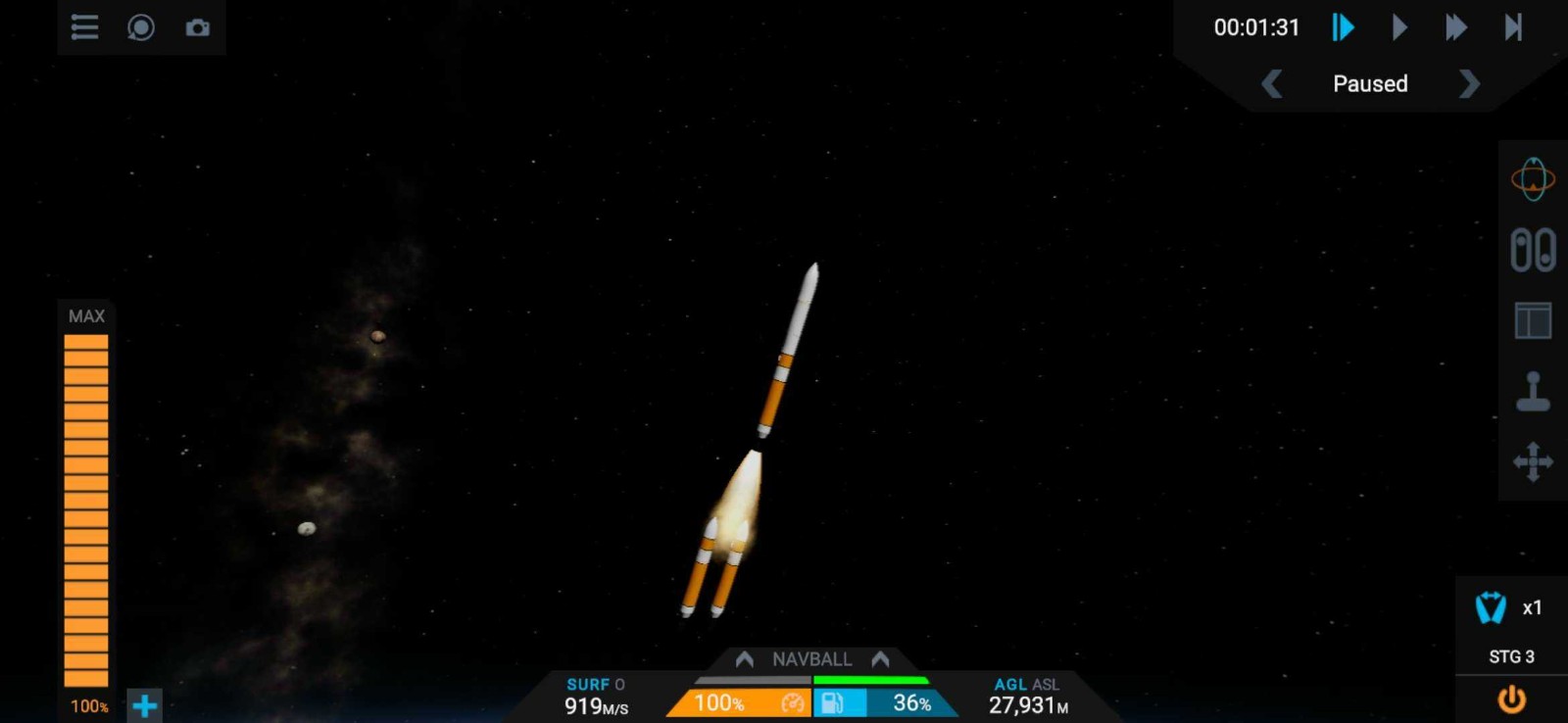Viewport: 1568px width, 723px height.
Task: Click the right chevron beside Paused
Action: (x=1469, y=85)
